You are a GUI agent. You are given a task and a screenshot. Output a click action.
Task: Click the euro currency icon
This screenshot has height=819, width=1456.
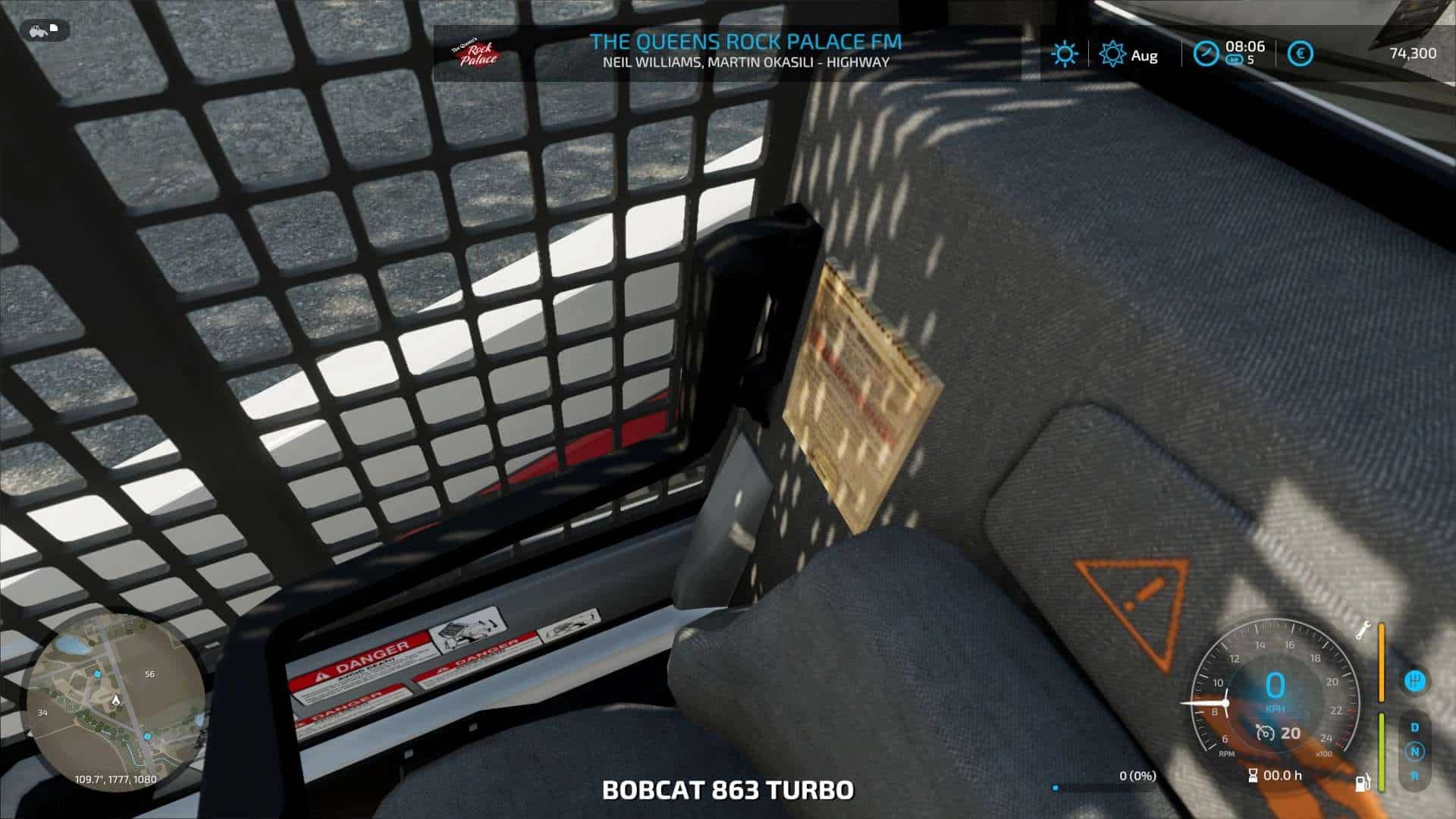click(x=1301, y=54)
